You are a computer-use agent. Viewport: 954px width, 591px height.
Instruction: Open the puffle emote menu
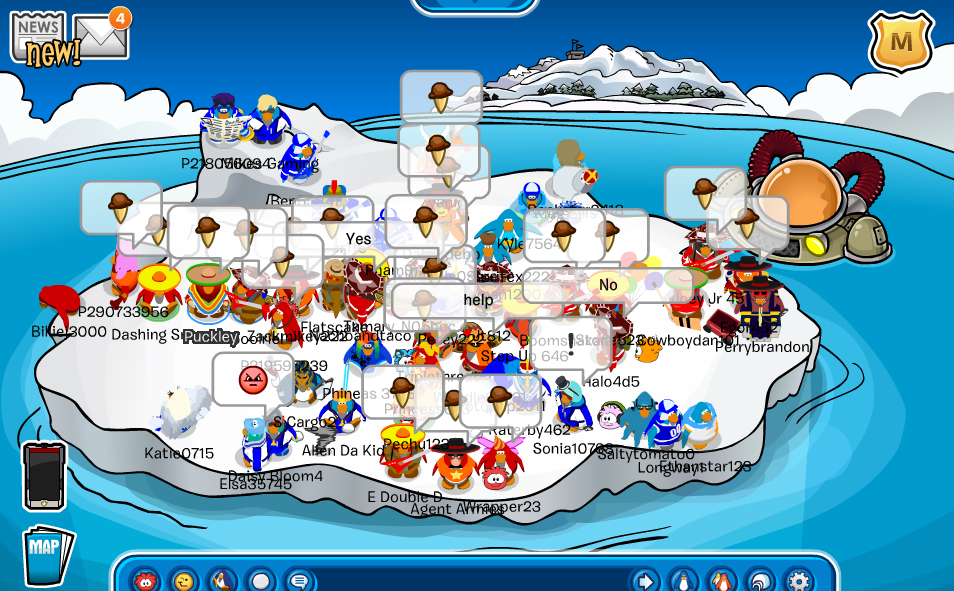pos(146,580)
